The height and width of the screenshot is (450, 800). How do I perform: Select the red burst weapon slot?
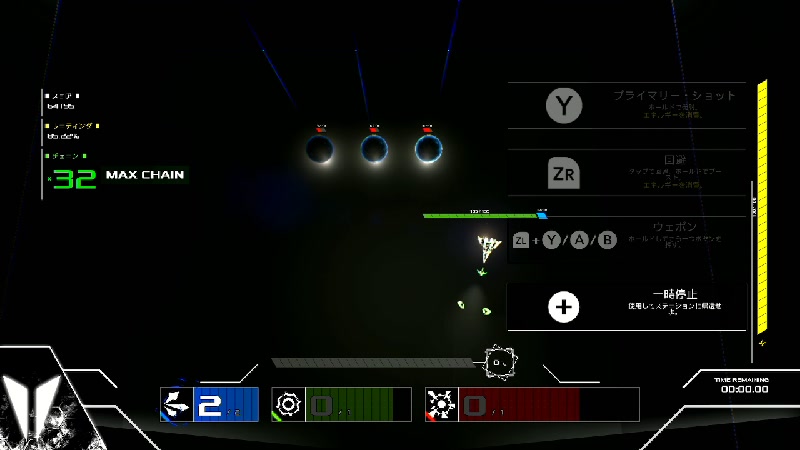click(502, 404)
